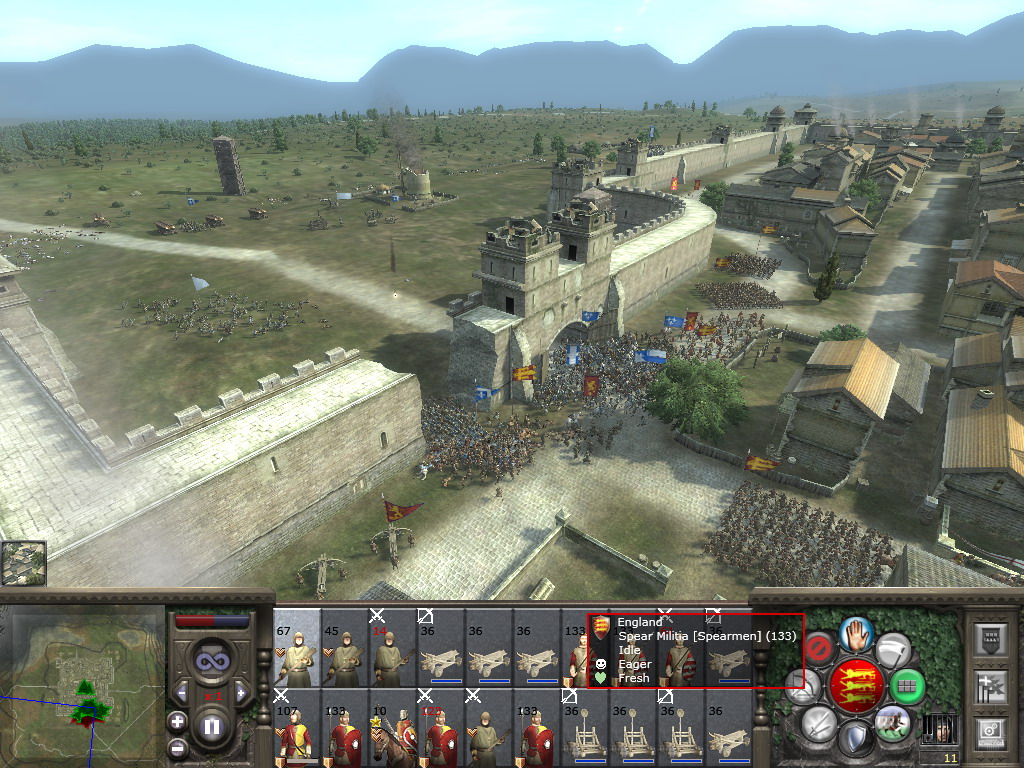1024x768 pixels.
Task: Select the 107-man yellow and red infantry card
Action: [x=297, y=728]
